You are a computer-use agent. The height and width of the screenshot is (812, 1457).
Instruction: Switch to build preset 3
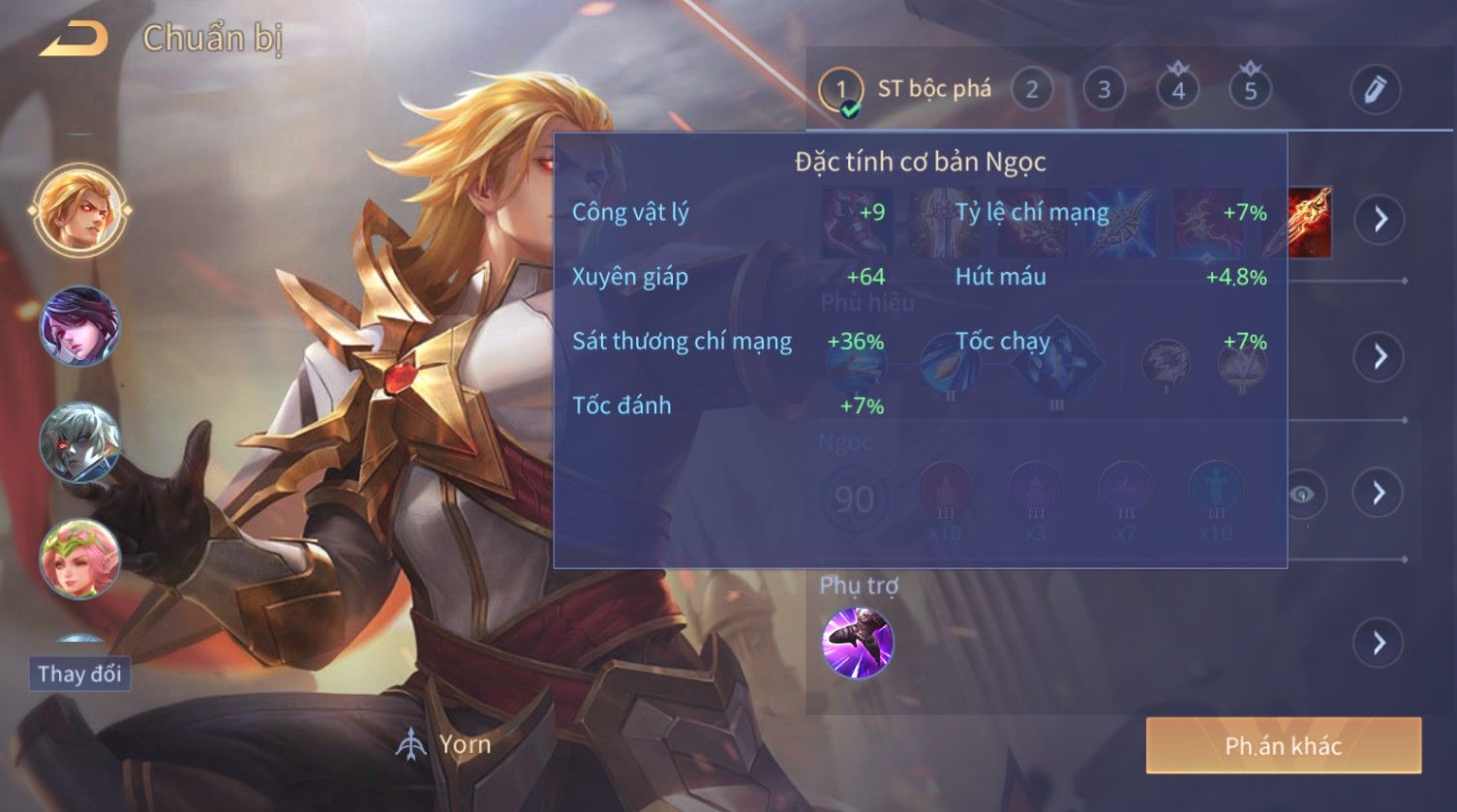(1104, 90)
